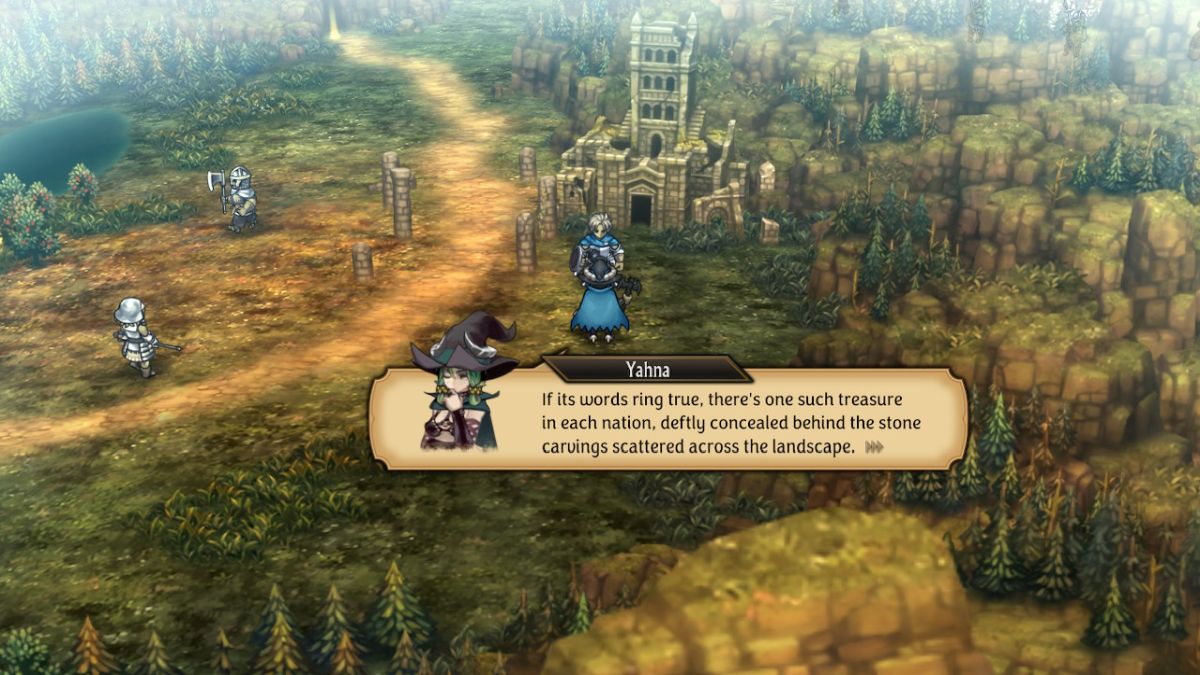
Task: Advance dialogue with the arrow indicator
Action: click(876, 447)
